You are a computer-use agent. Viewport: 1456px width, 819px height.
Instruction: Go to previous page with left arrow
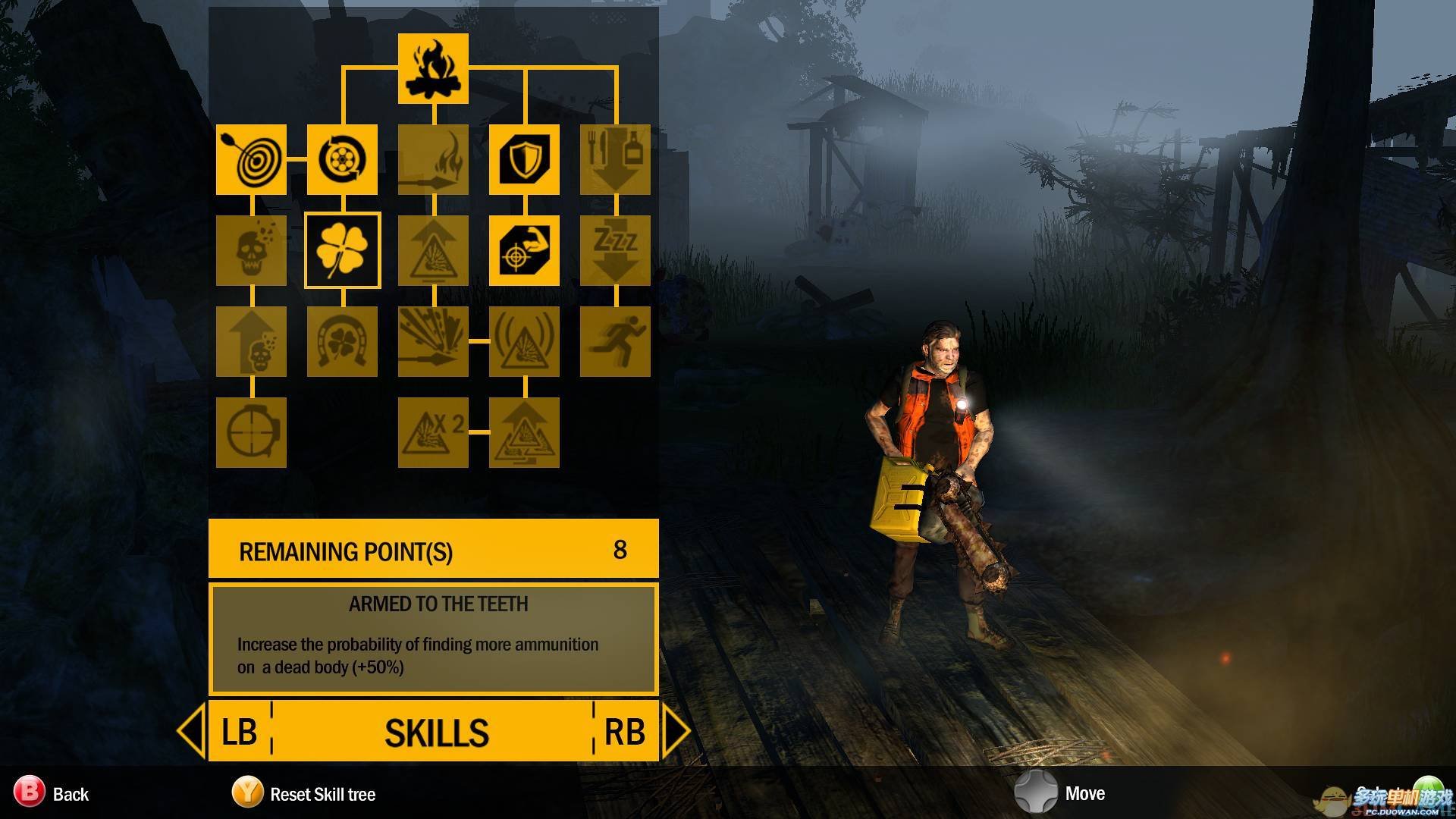click(191, 731)
